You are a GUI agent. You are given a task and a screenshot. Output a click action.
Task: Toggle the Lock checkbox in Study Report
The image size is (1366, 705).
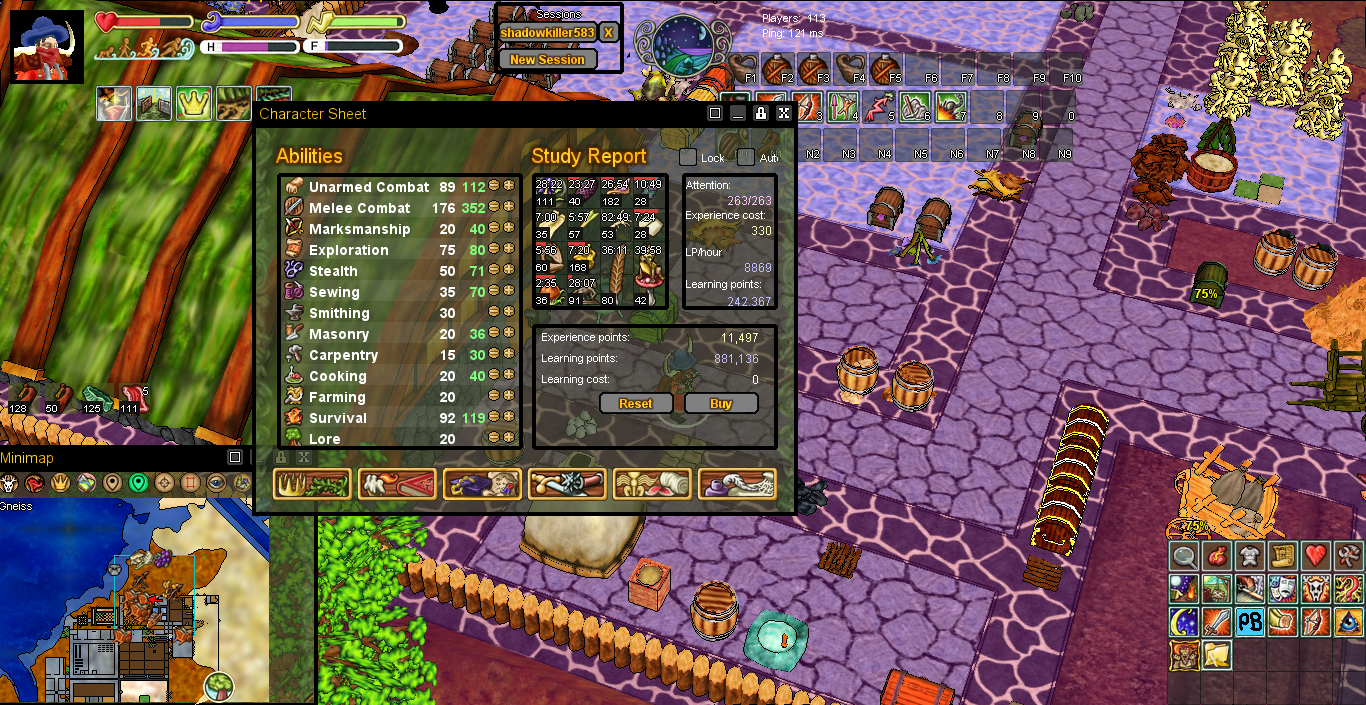(688, 158)
